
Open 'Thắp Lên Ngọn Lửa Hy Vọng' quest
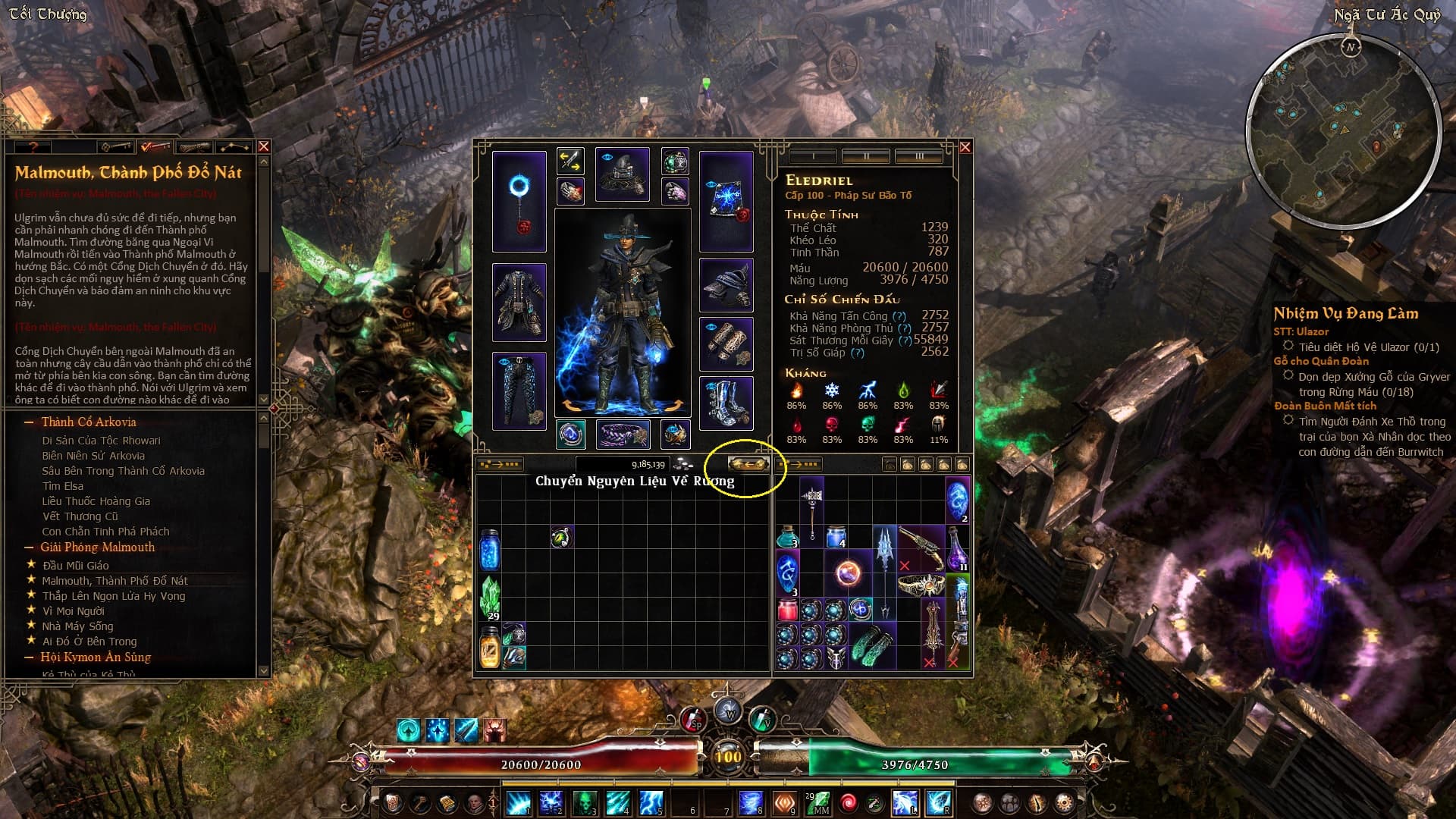pyautogui.click(x=114, y=596)
